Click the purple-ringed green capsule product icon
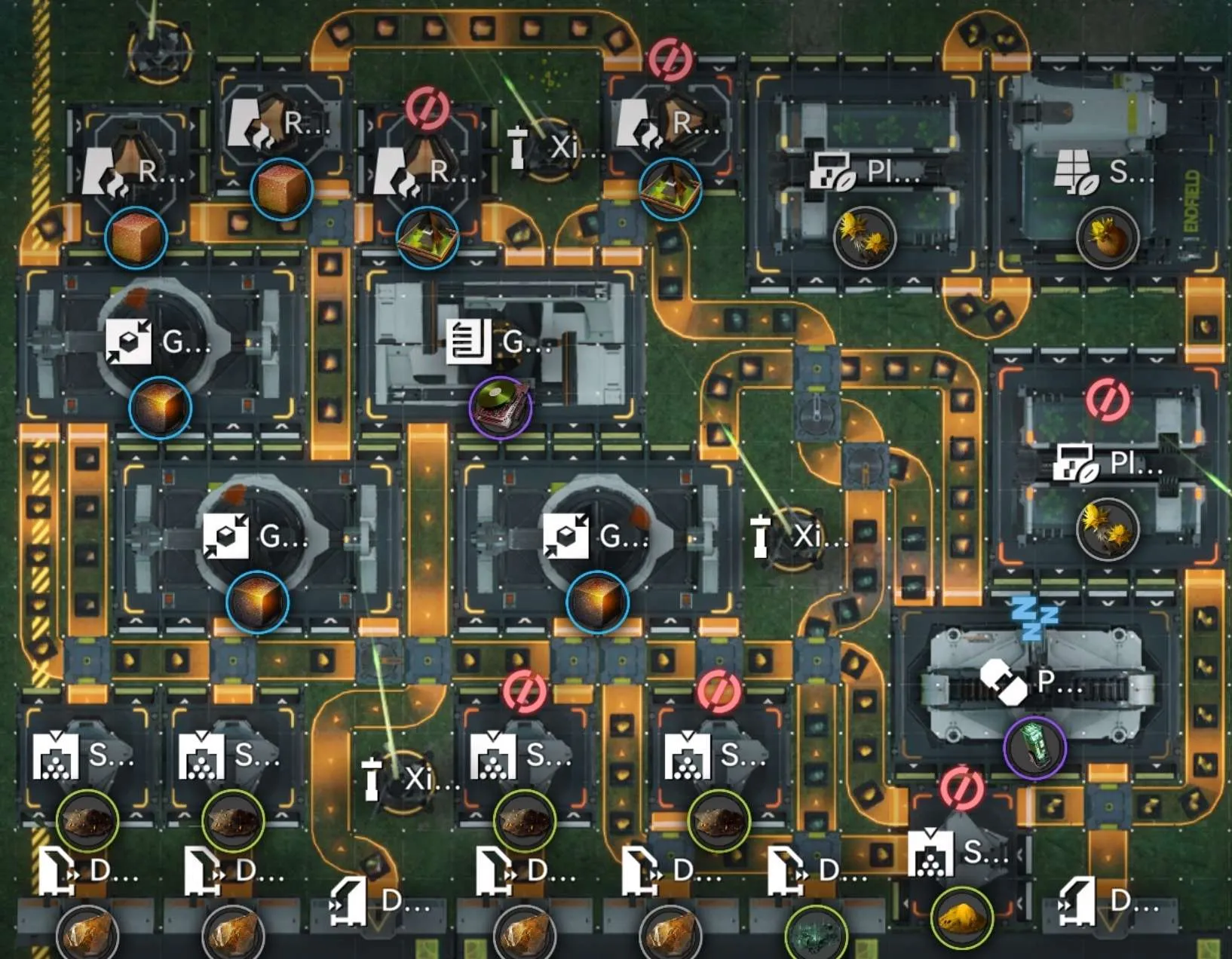Screen dimensions: 1232x959 pyautogui.click(x=1034, y=746)
